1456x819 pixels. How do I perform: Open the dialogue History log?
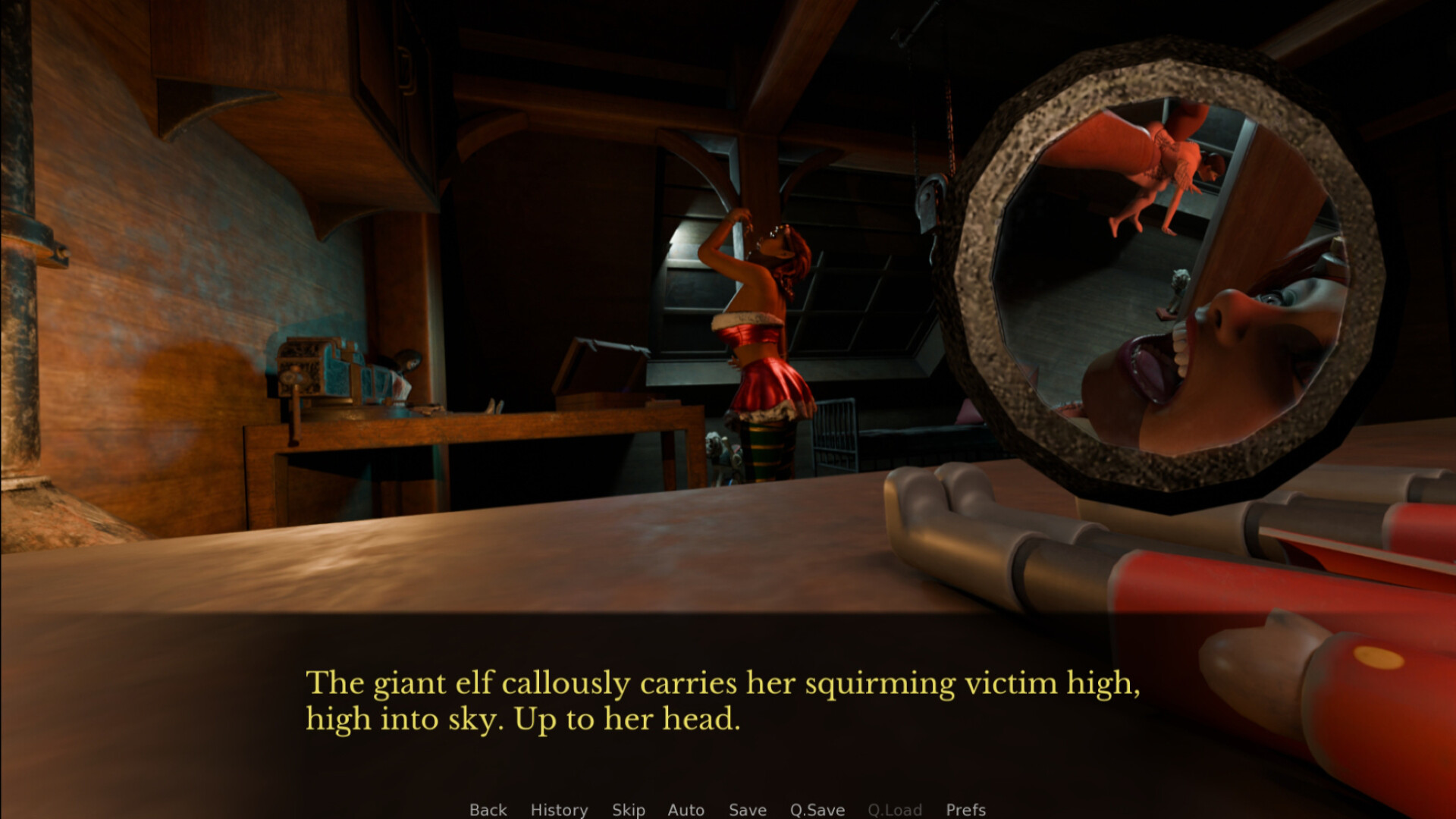pos(559,809)
